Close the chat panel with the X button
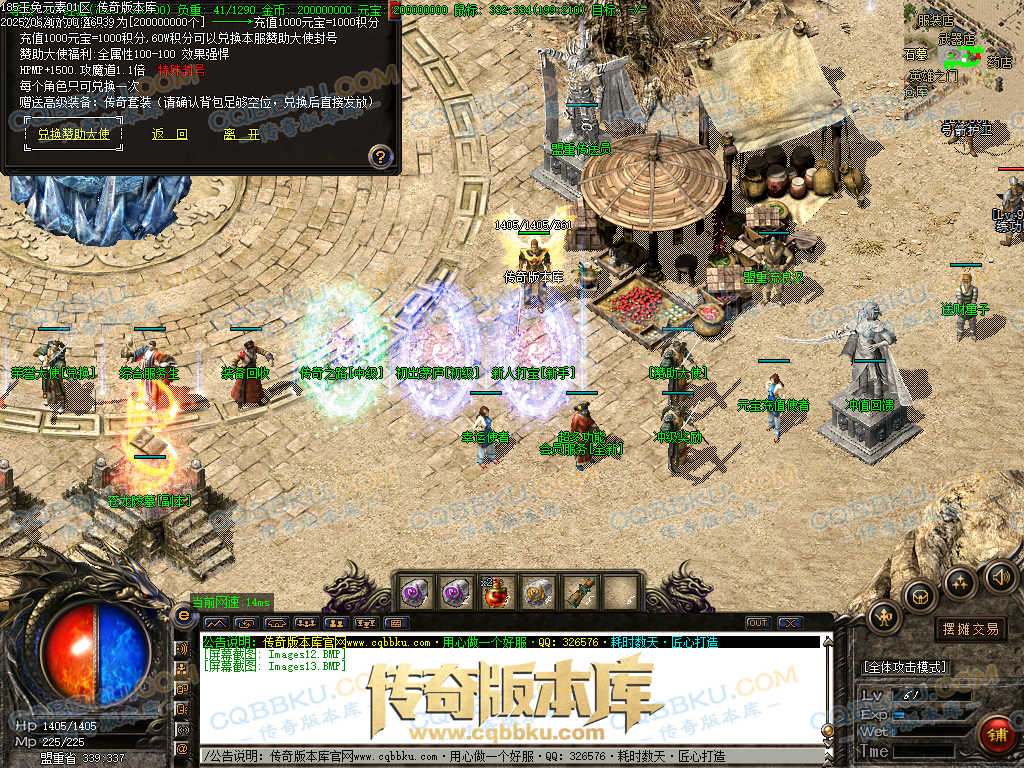Screen dimensions: 1024x768 pos(790,623)
